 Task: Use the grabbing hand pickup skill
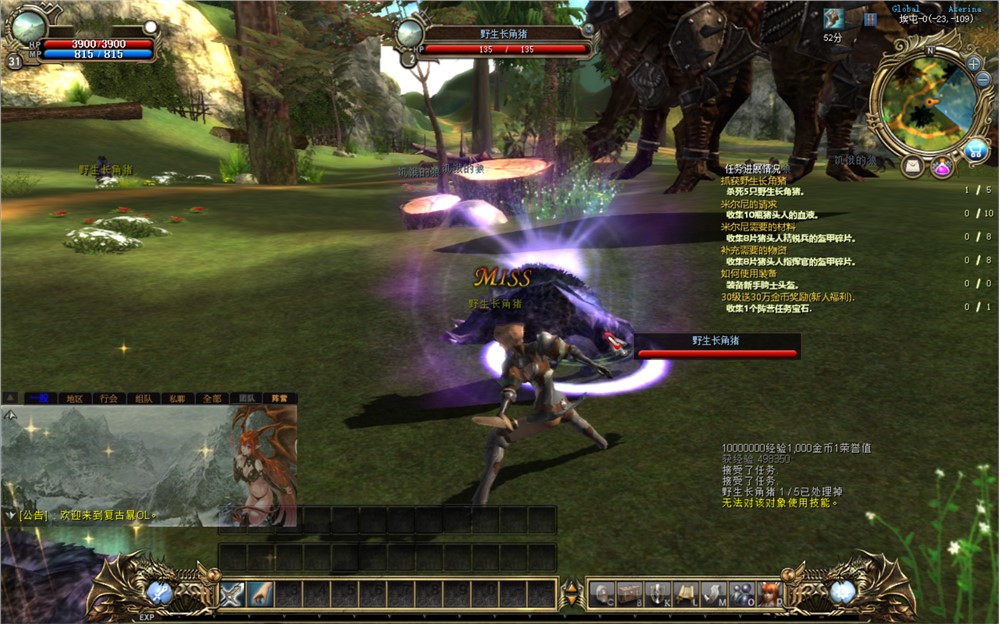coord(260,593)
